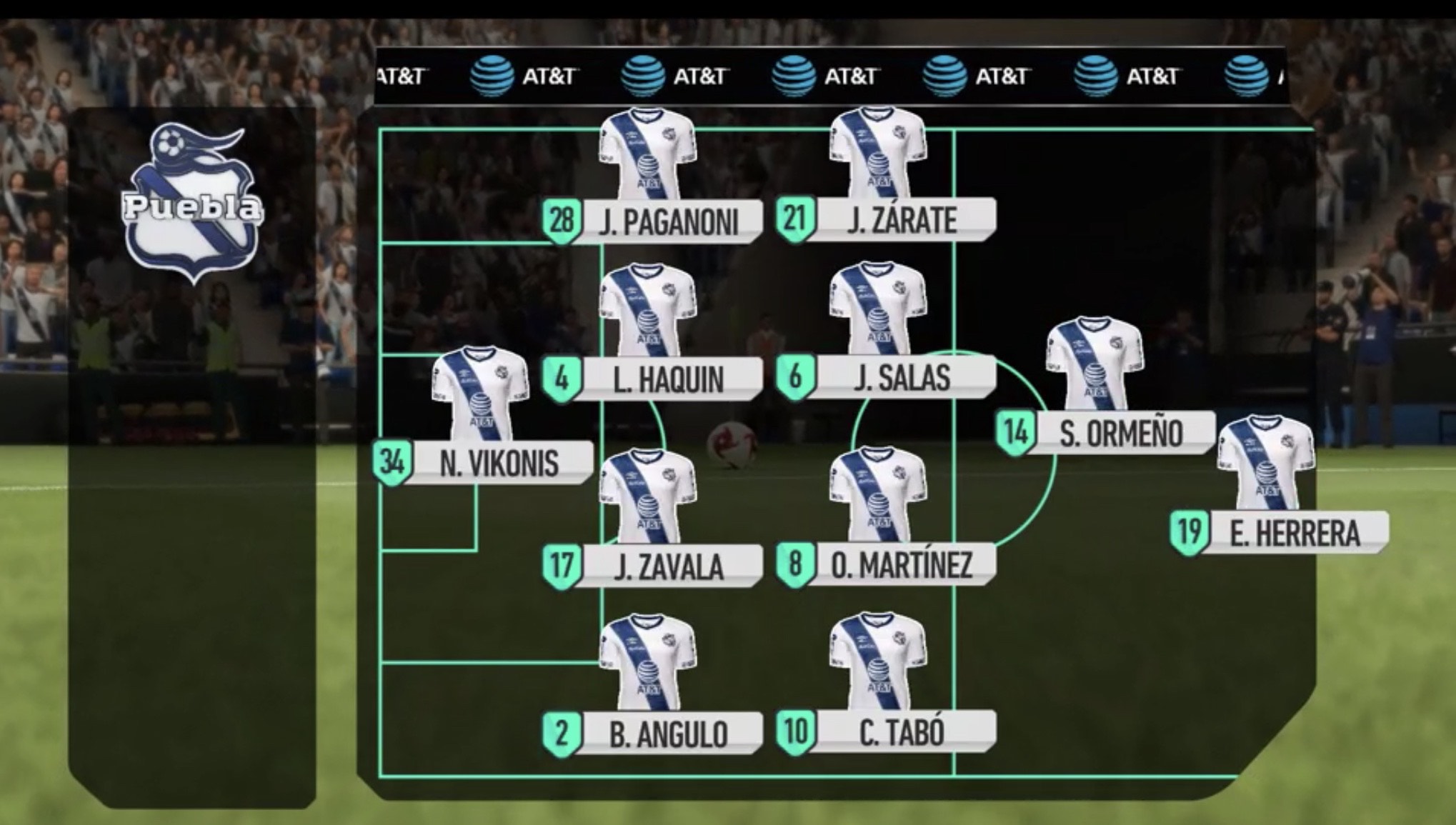The width and height of the screenshot is (1456, 825).
Task: Select L. Haquin's number 4 name plate
Action: coord(652,379)
